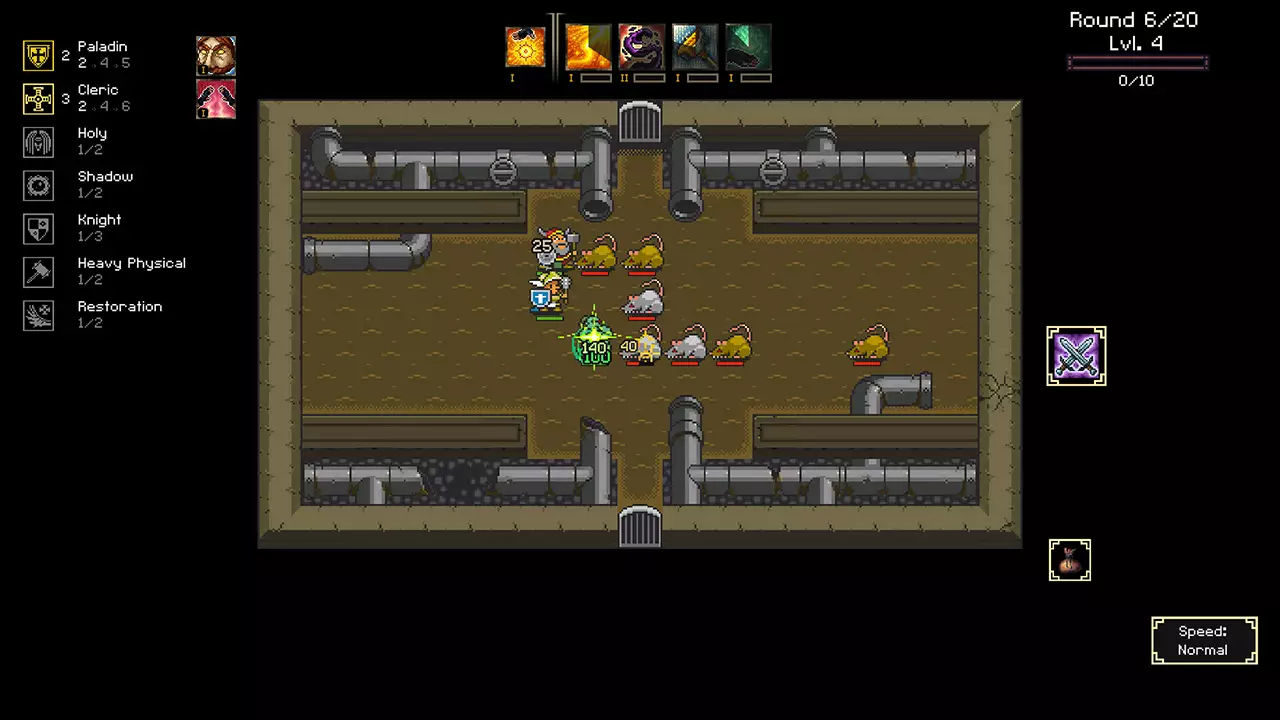Select the green shadow beast ability icon
1280x720 pixels.
pos(748,47)
